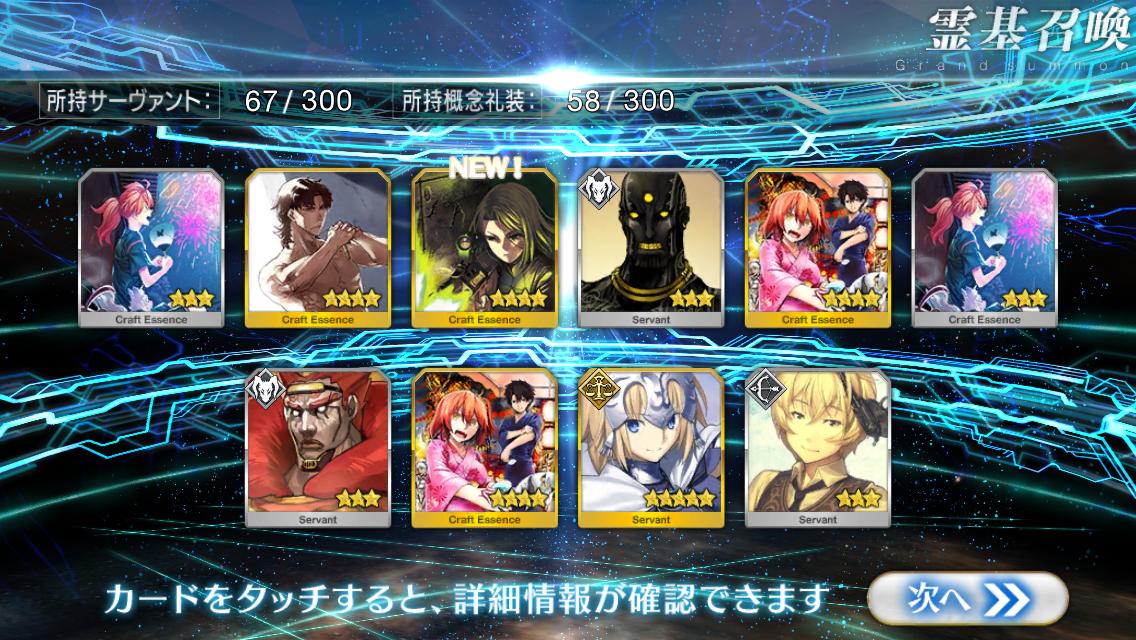Choose the black-skinned golden-eyed Servant card
This screenshot has height=640, width=1136.
650,248
